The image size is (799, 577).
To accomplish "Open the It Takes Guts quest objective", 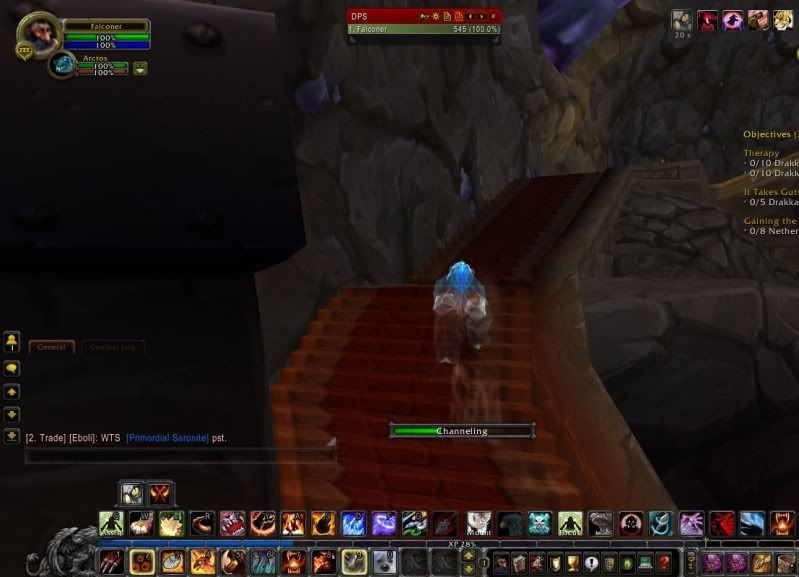I will click(x=770, y=191).
